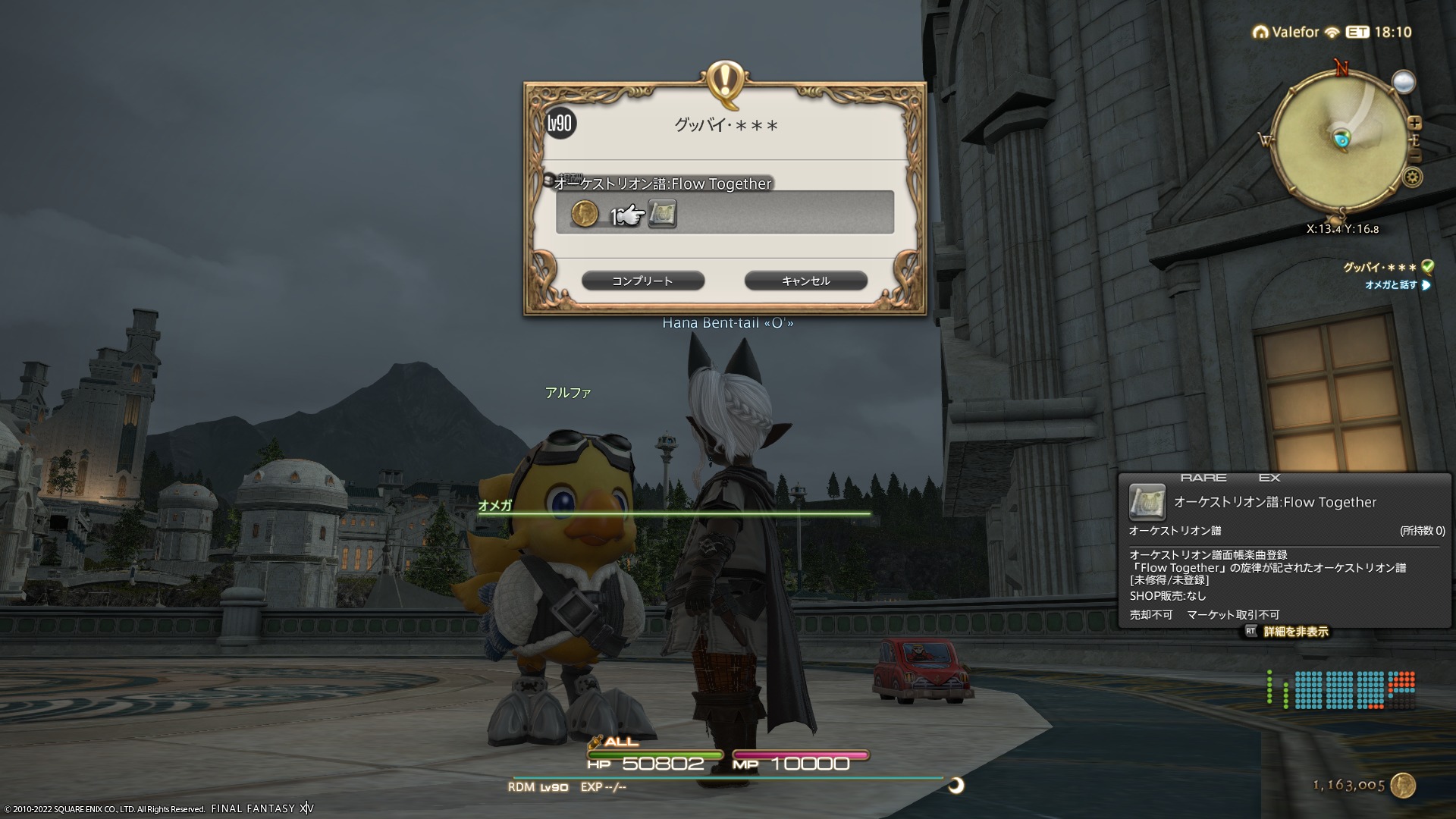1456x819 pixels.
Task: Click the weather icon above minimap
Action: [x=1404, y=82]
